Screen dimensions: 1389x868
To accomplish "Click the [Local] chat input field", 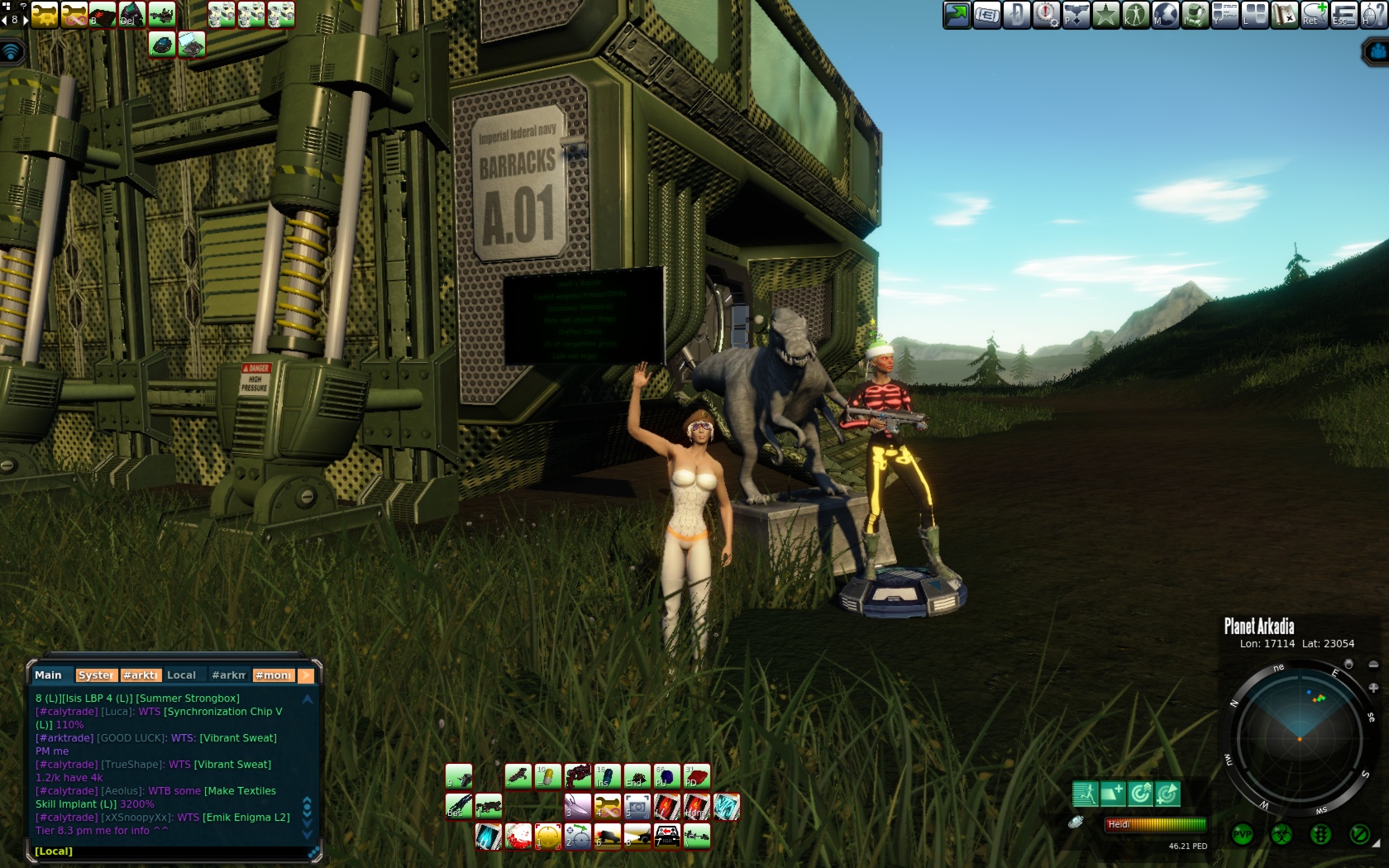I will (x=165, y=851).
